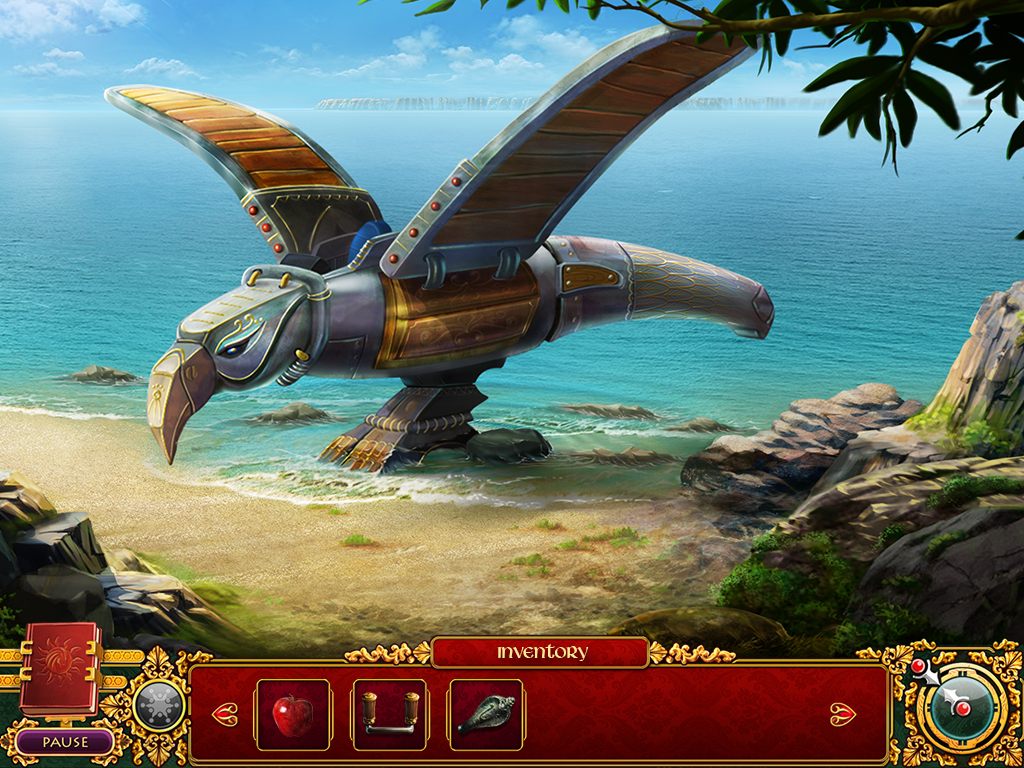
Task: Pick the brass handle item slot
Action: click(x=389, y=715)
